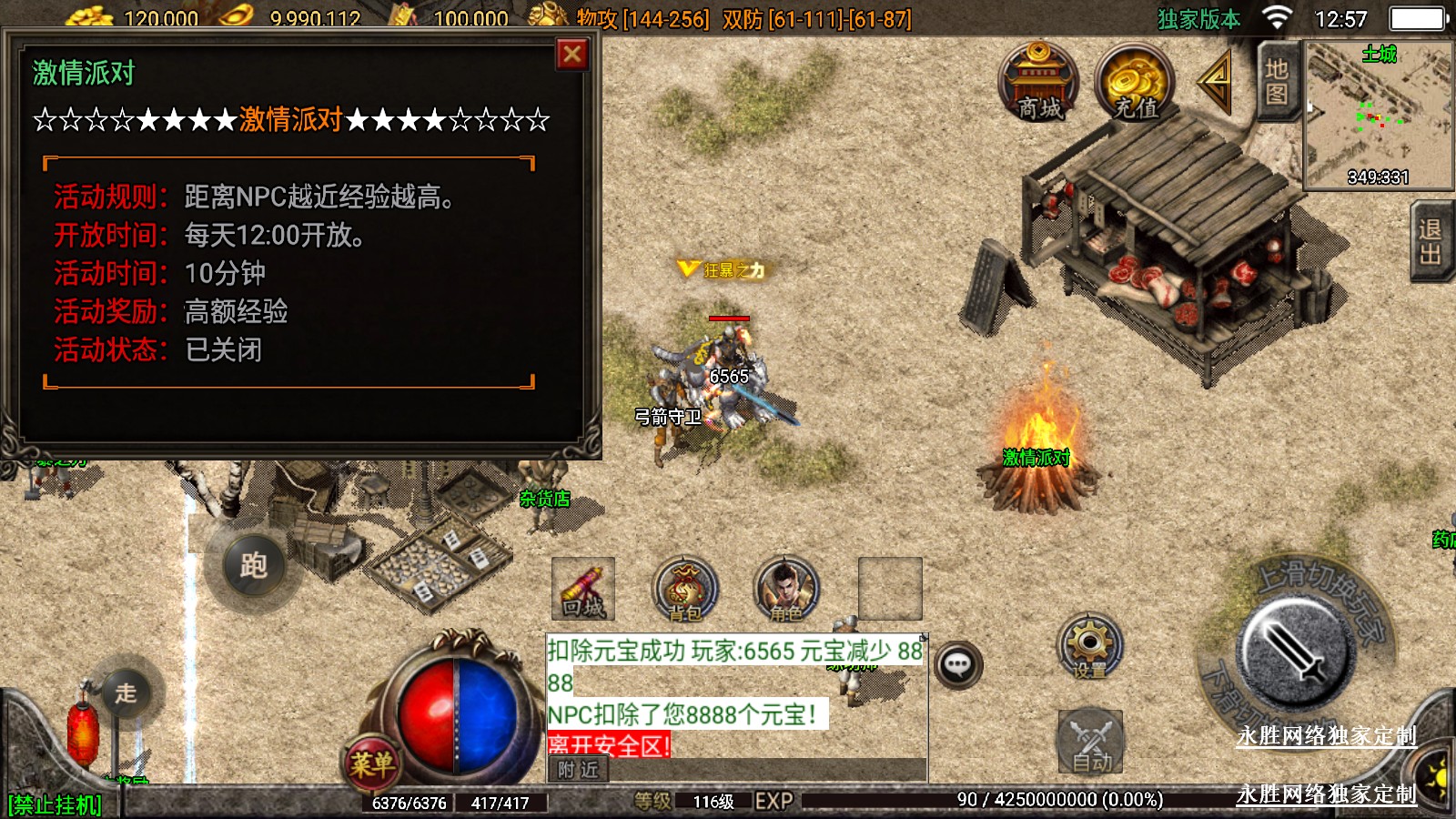Tap the 退出 exit button
Screen dimensions: 1456x819
tap(1431, 241)
